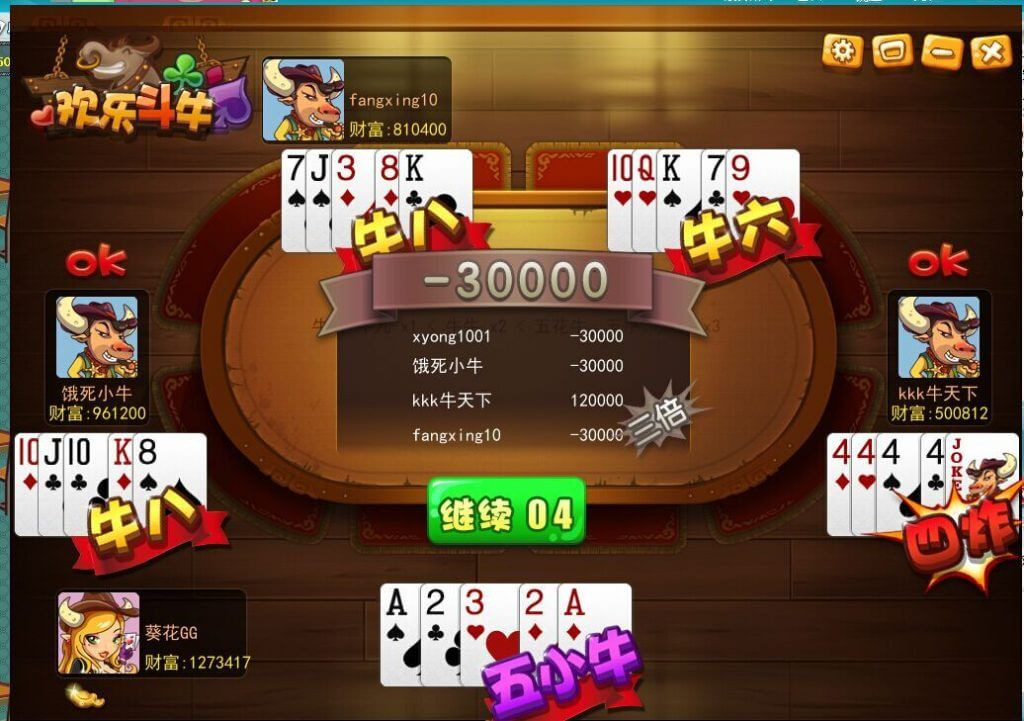This screenshot has height=721, width=1024.
Task: Select fangxing10's player avatar
Action: [x=303, y=100]
